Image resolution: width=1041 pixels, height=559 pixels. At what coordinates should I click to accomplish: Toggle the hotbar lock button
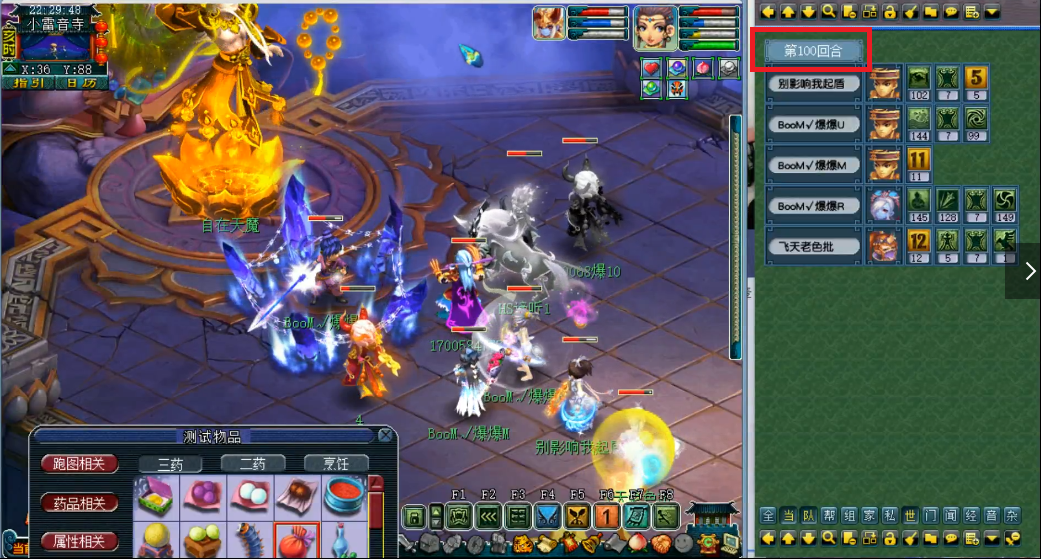tap(414, 517)
